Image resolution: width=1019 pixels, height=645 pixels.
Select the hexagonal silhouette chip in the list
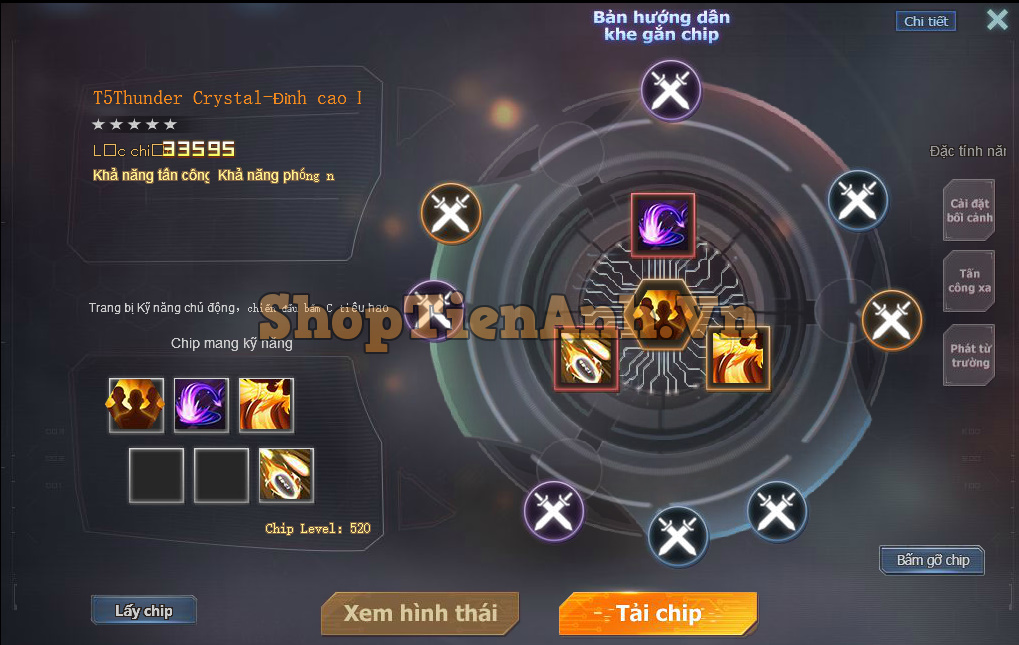(136, 405)
